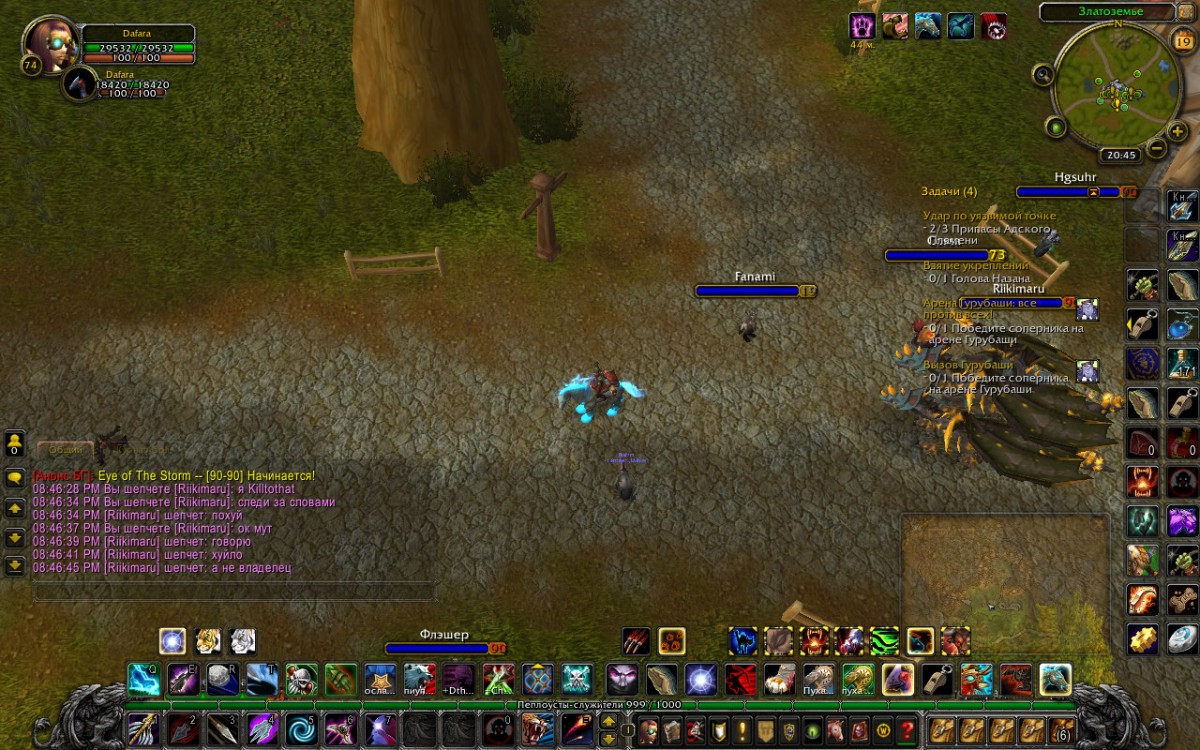Zoom out on the minimap
Viewport: 1200px width, 750px height.
tap(1156, 149)
